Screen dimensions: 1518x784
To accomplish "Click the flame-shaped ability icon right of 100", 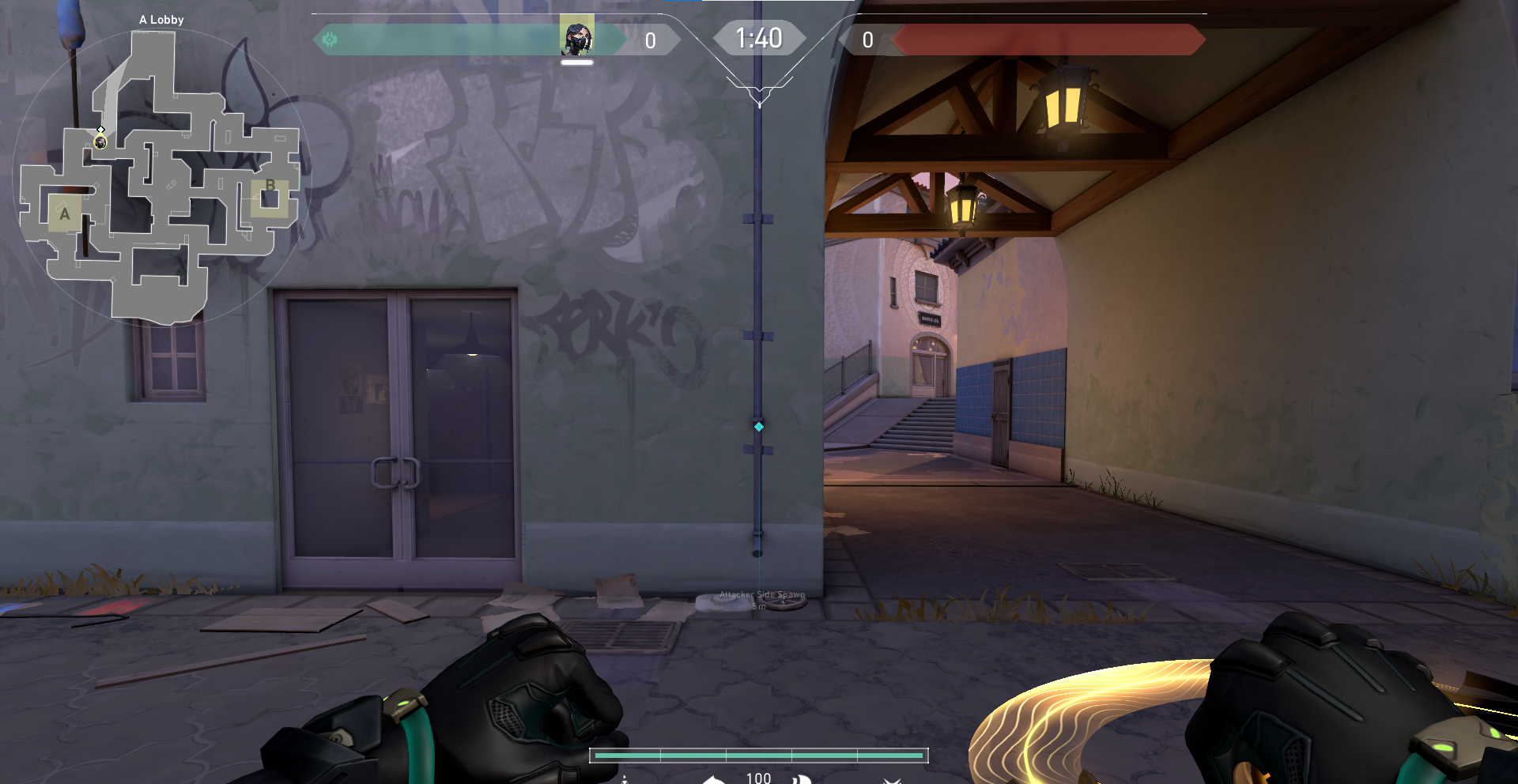I will pyautogui.click(x=802, y=781).
